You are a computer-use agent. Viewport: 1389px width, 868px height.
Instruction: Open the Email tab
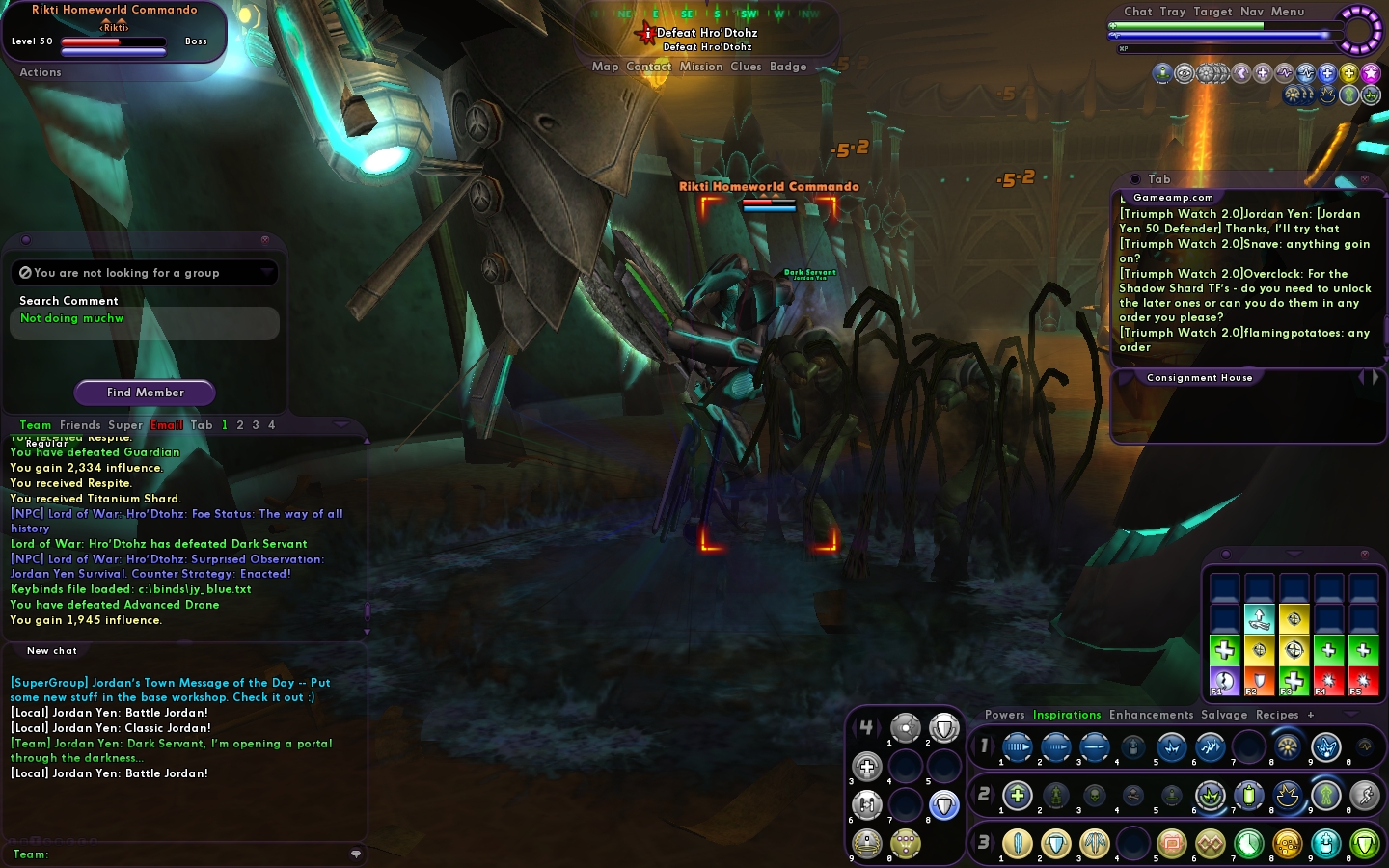(167, 425)
